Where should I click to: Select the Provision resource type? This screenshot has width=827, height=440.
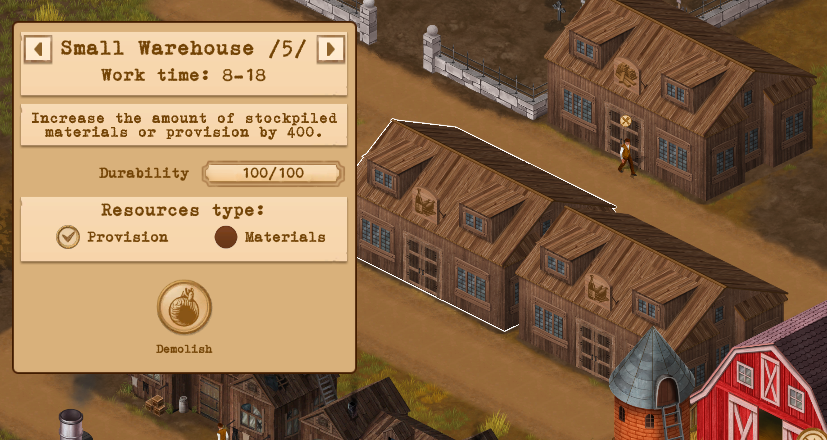click(x=68, y=237)
